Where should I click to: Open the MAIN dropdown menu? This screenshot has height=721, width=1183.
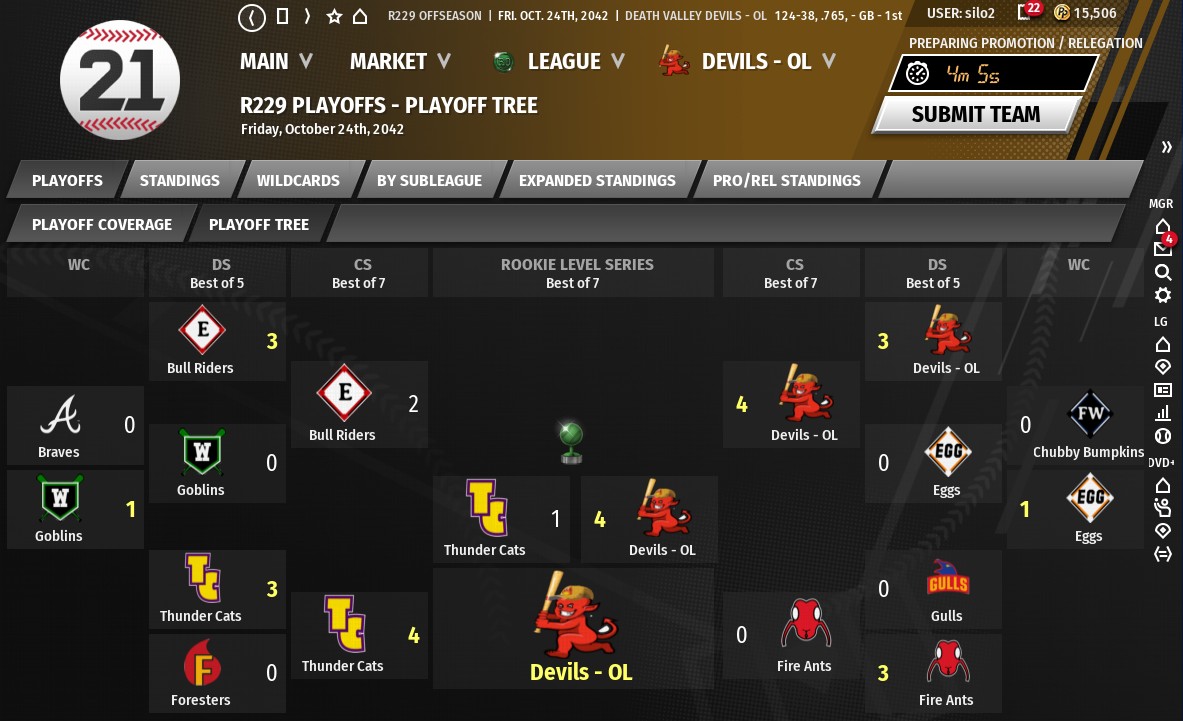(x=276, y=62)
